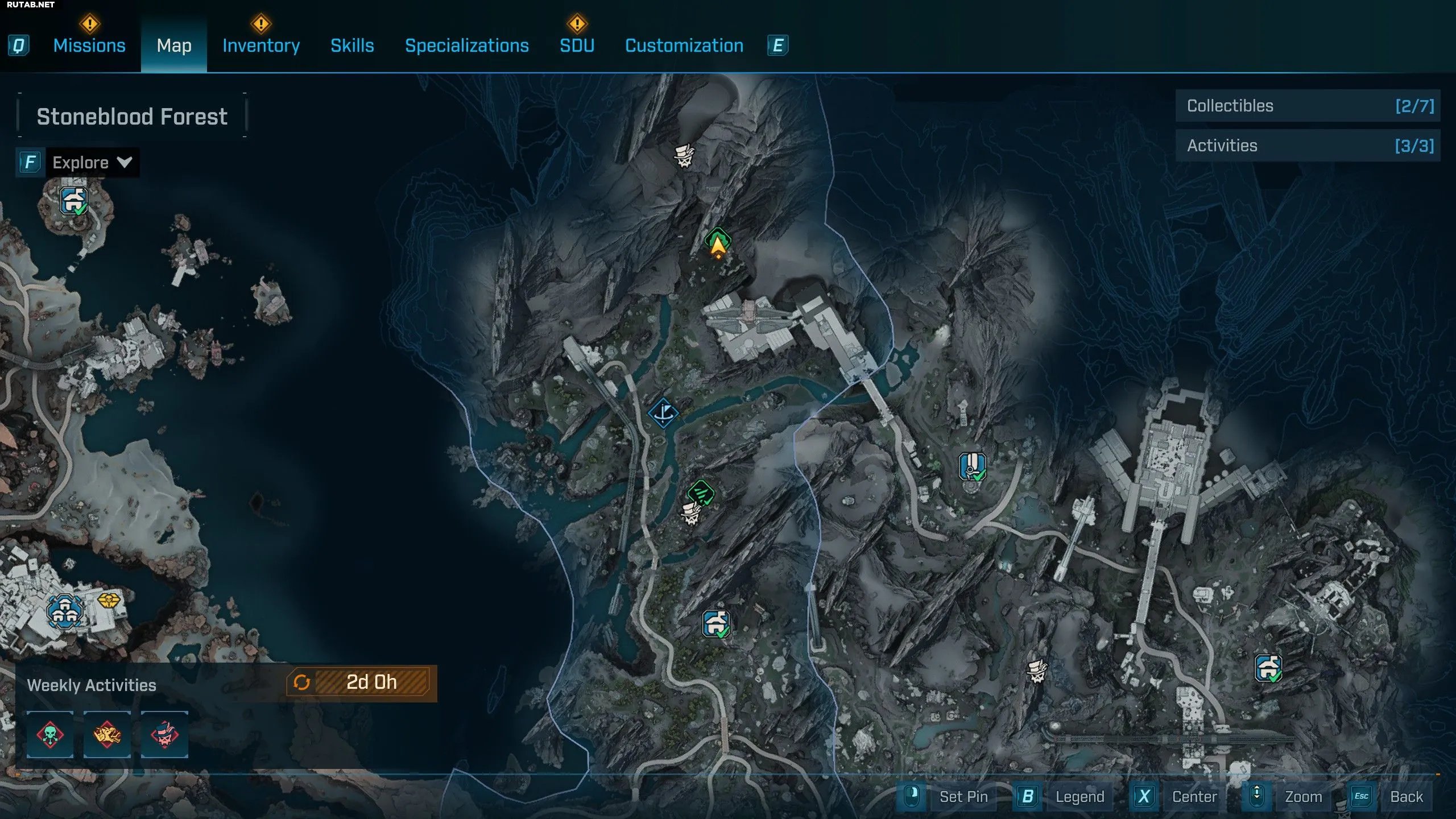Viewport: 1456px width, 819px height.
Task: Open the SDU tab
Action: 577,45
